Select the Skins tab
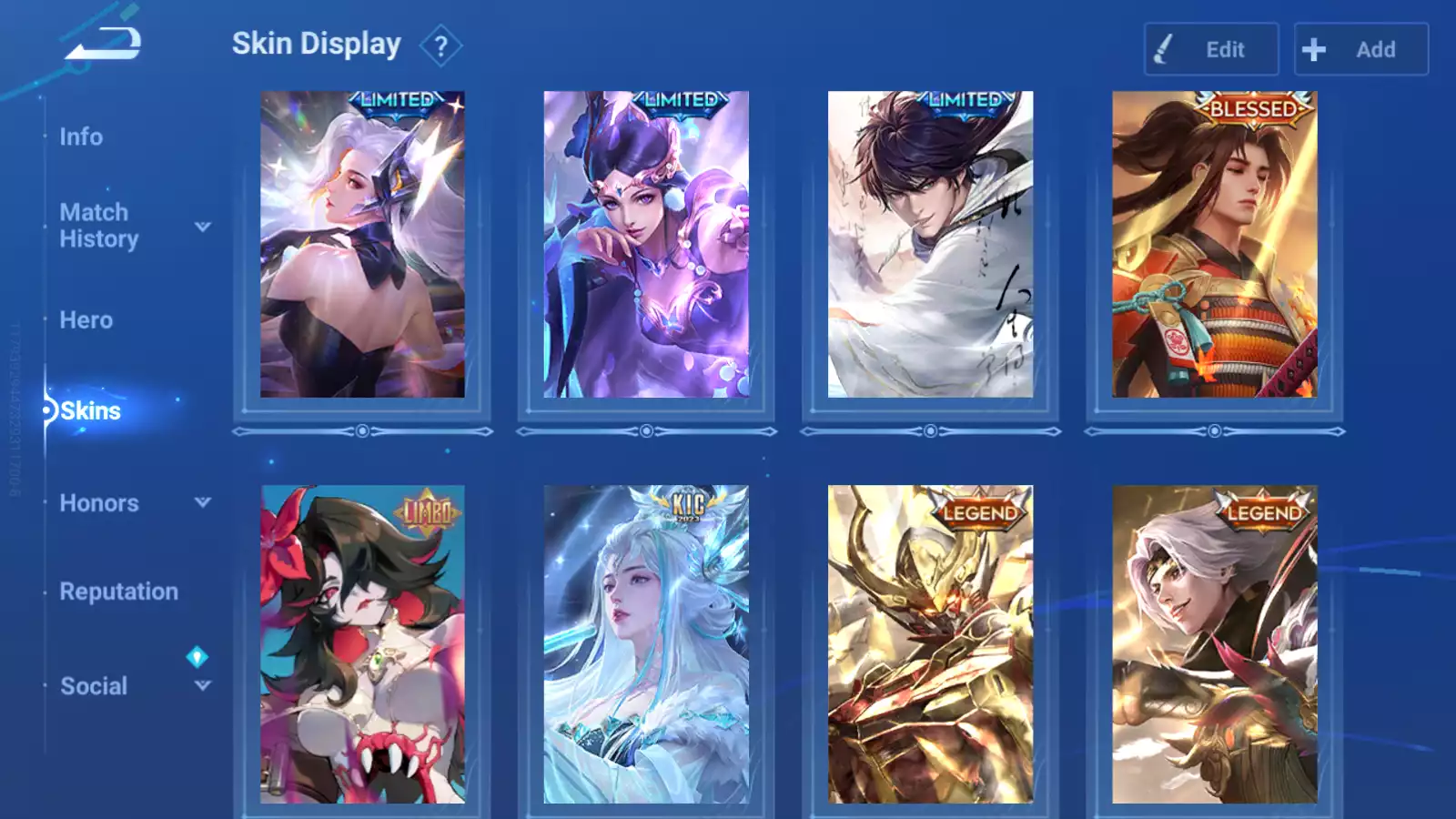 [x=90, y=411]
